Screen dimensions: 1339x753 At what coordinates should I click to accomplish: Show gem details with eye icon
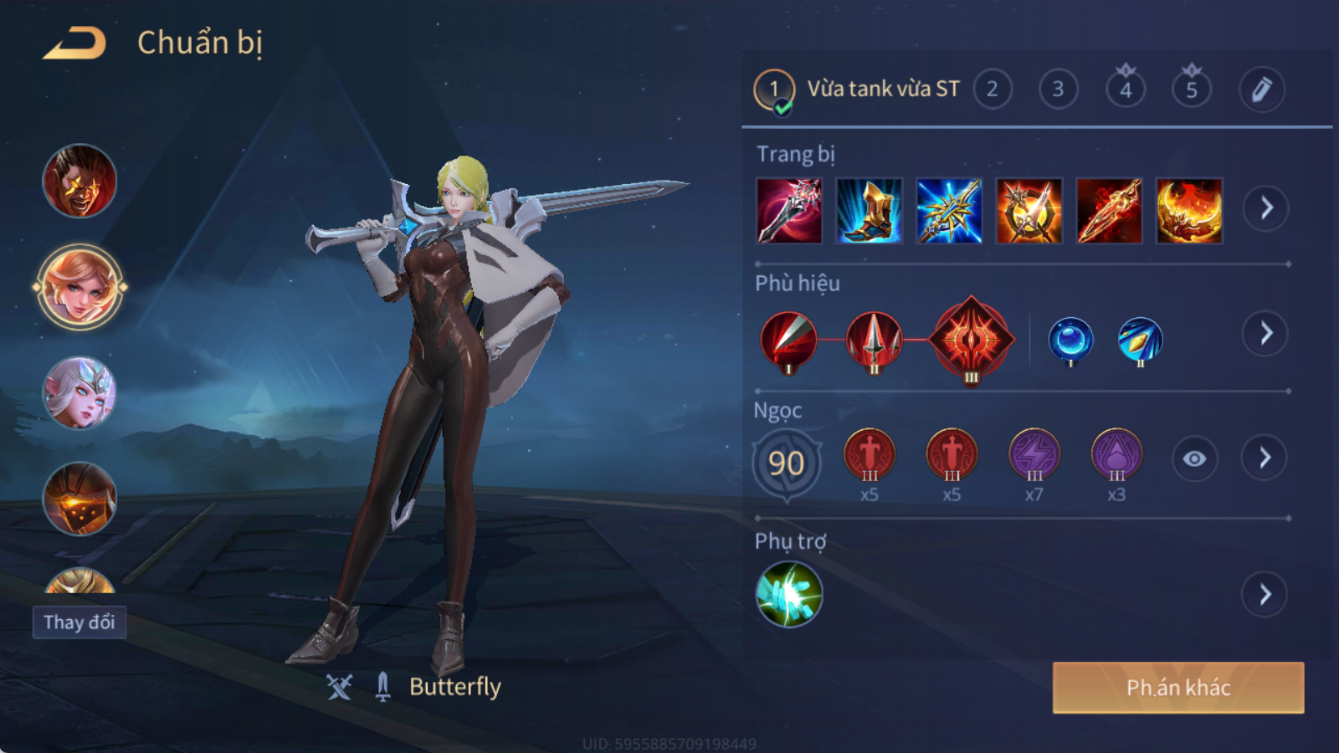[x=1194, y=459]
